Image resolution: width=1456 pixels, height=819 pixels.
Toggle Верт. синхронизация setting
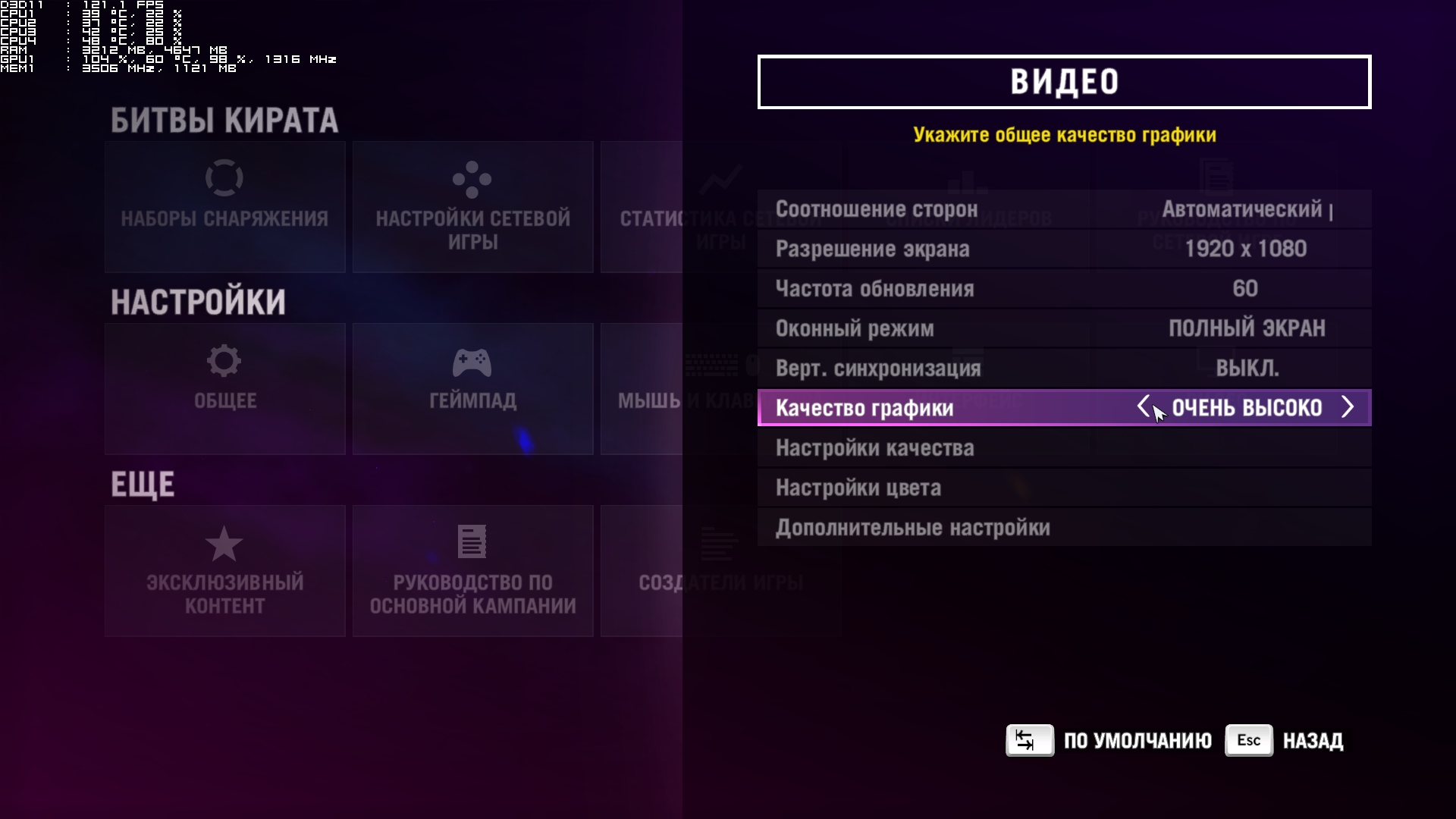tap(1063, 369)
